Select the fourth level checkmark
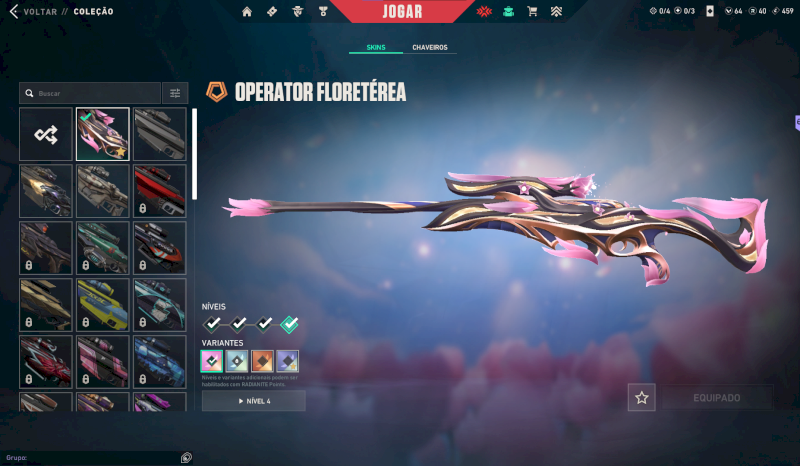 (289, 324)
